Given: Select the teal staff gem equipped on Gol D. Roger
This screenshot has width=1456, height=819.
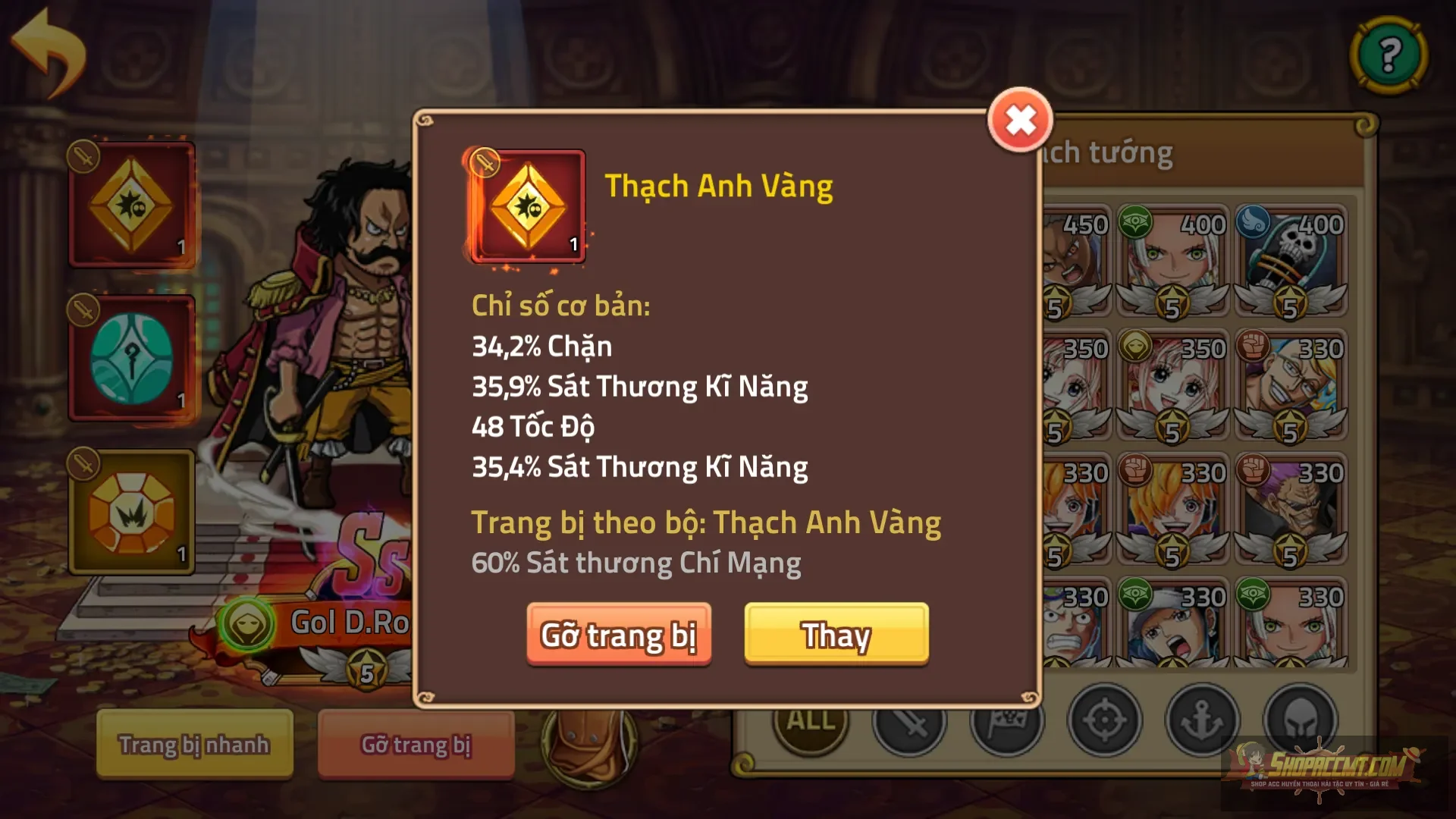Looking at the screenshot, I should [132, 355].
